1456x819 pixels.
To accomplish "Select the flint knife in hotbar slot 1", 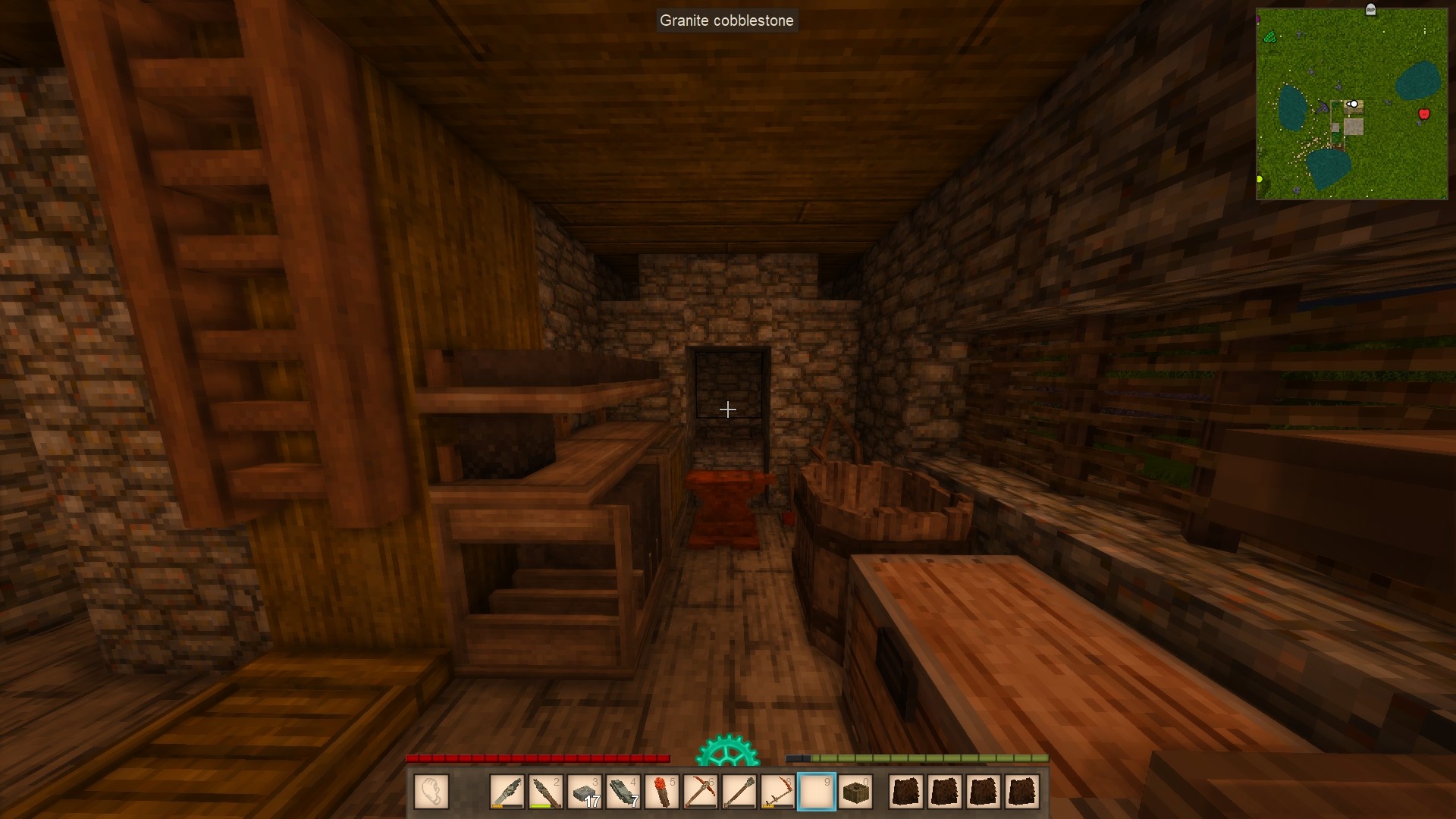I will click(507, 792).
